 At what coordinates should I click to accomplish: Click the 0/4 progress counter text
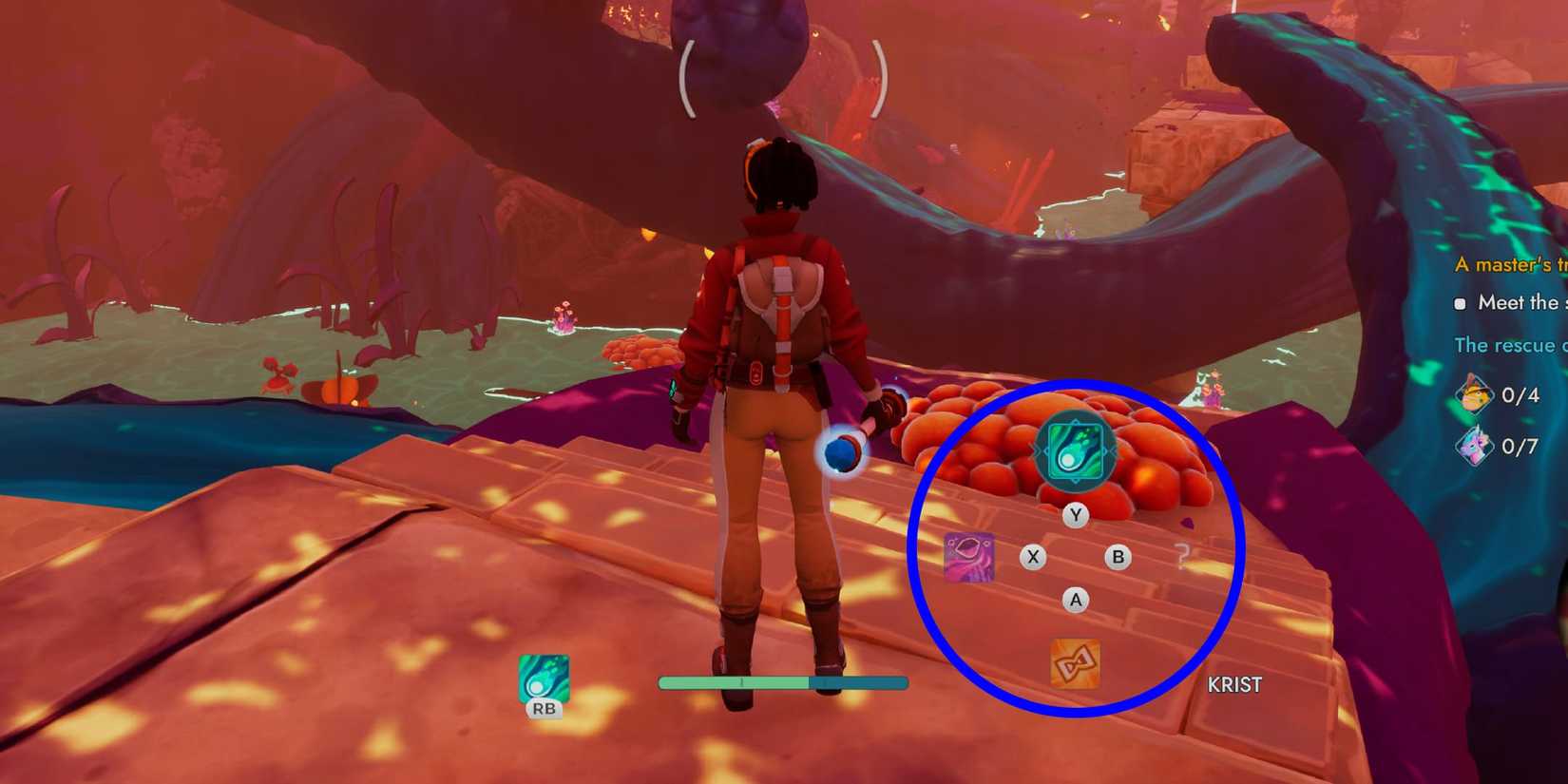point(1520,396)
